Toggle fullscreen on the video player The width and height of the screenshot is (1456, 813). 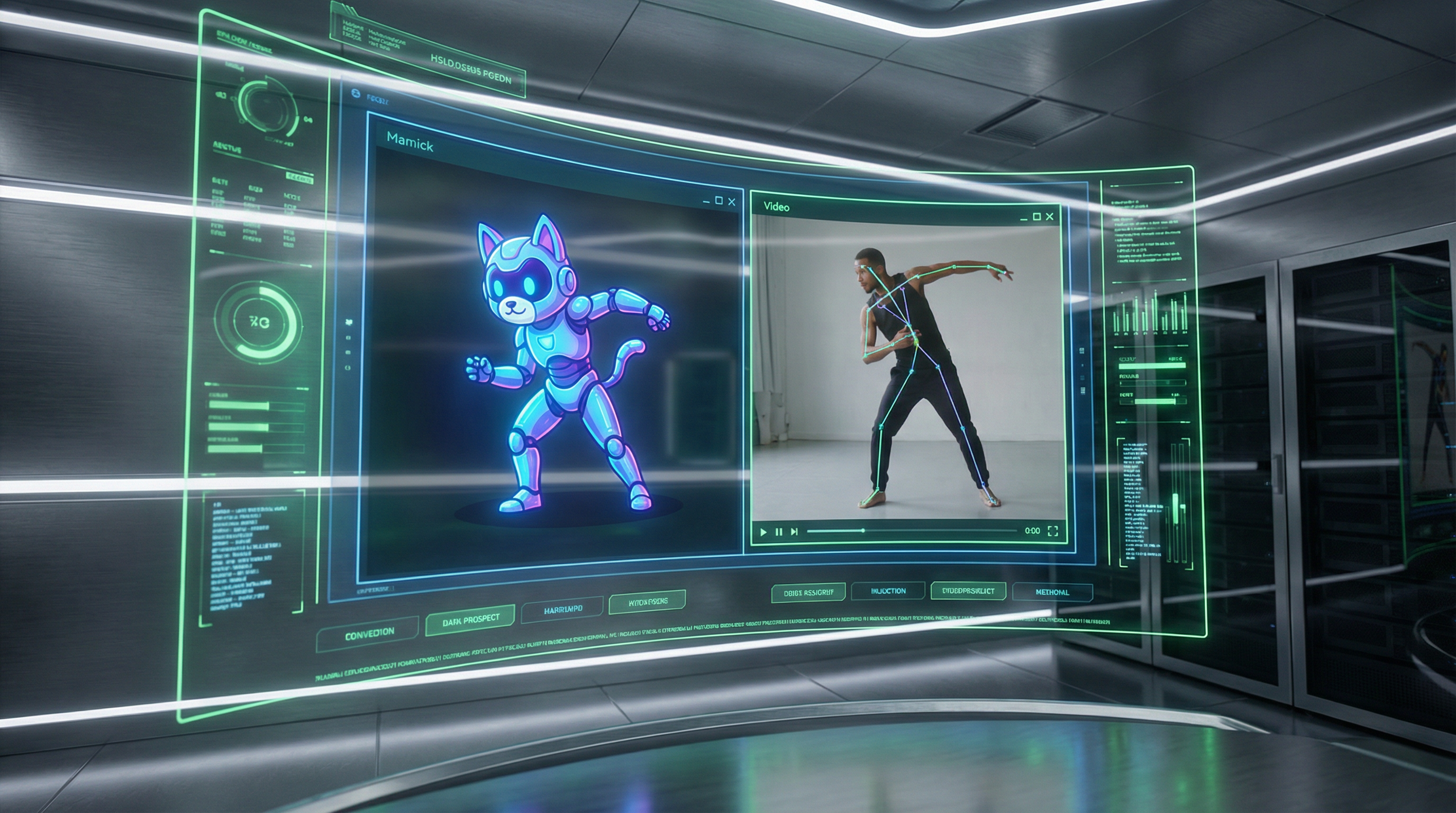pos(1052,530)
